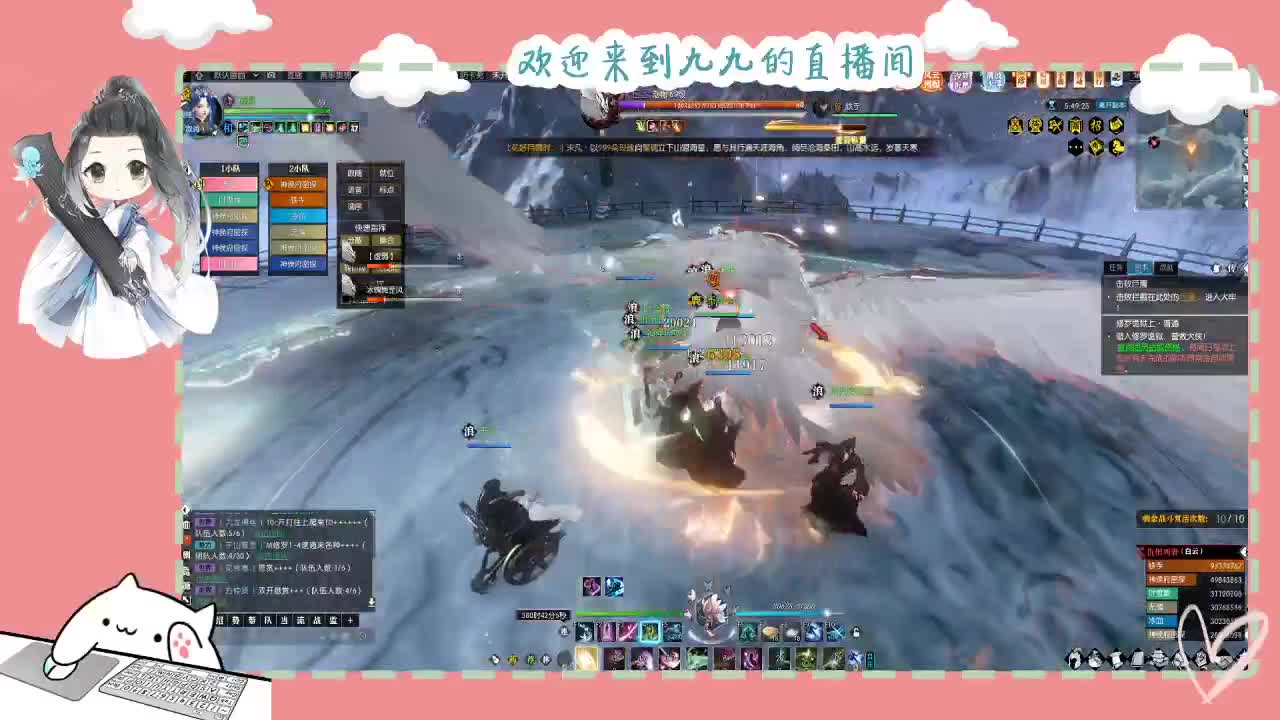
Task: Click the camera/screenshot icon in the top menu bar
Action: 271,75
